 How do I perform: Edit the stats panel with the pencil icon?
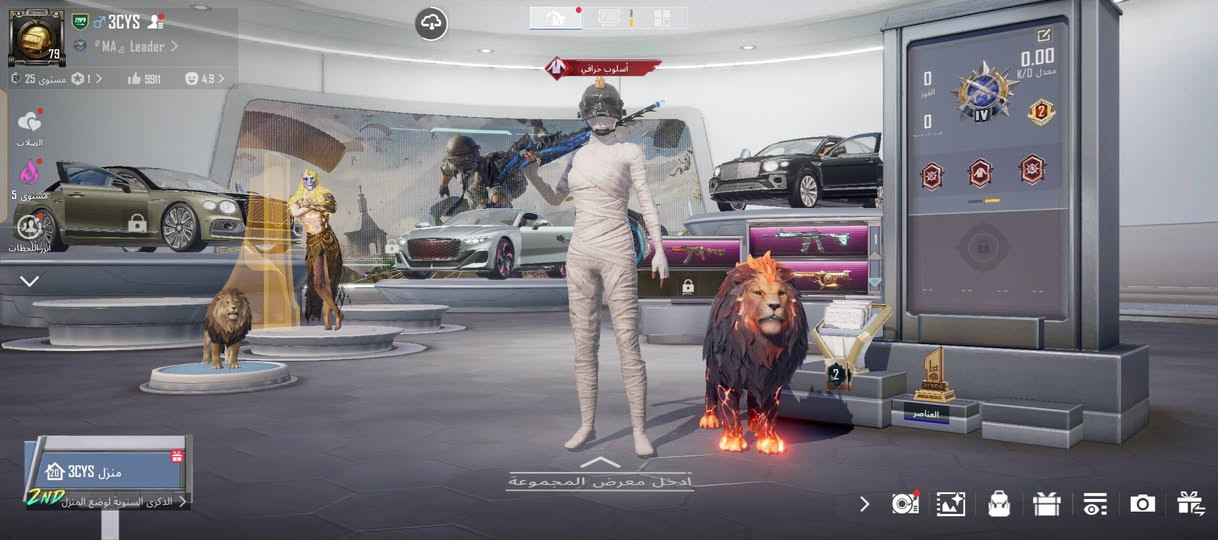pos(1044,35)
